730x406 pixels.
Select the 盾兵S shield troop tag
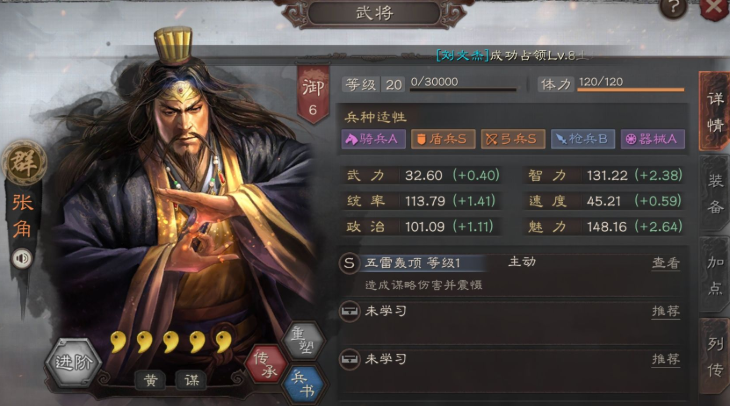(443, 139)
